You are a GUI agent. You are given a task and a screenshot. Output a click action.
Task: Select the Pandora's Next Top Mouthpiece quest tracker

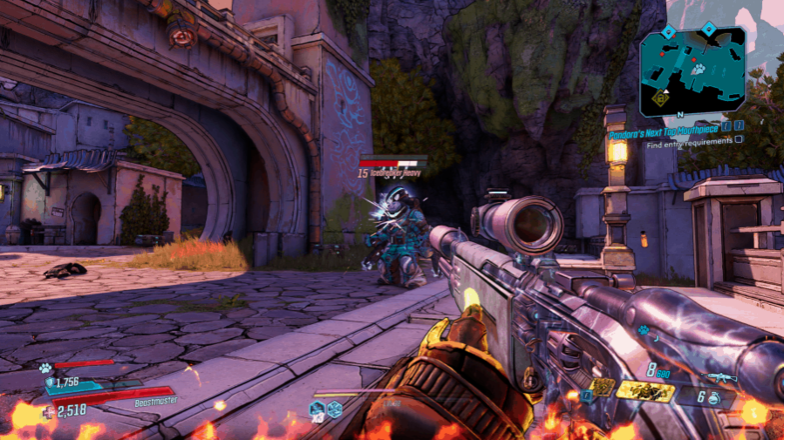659,129
